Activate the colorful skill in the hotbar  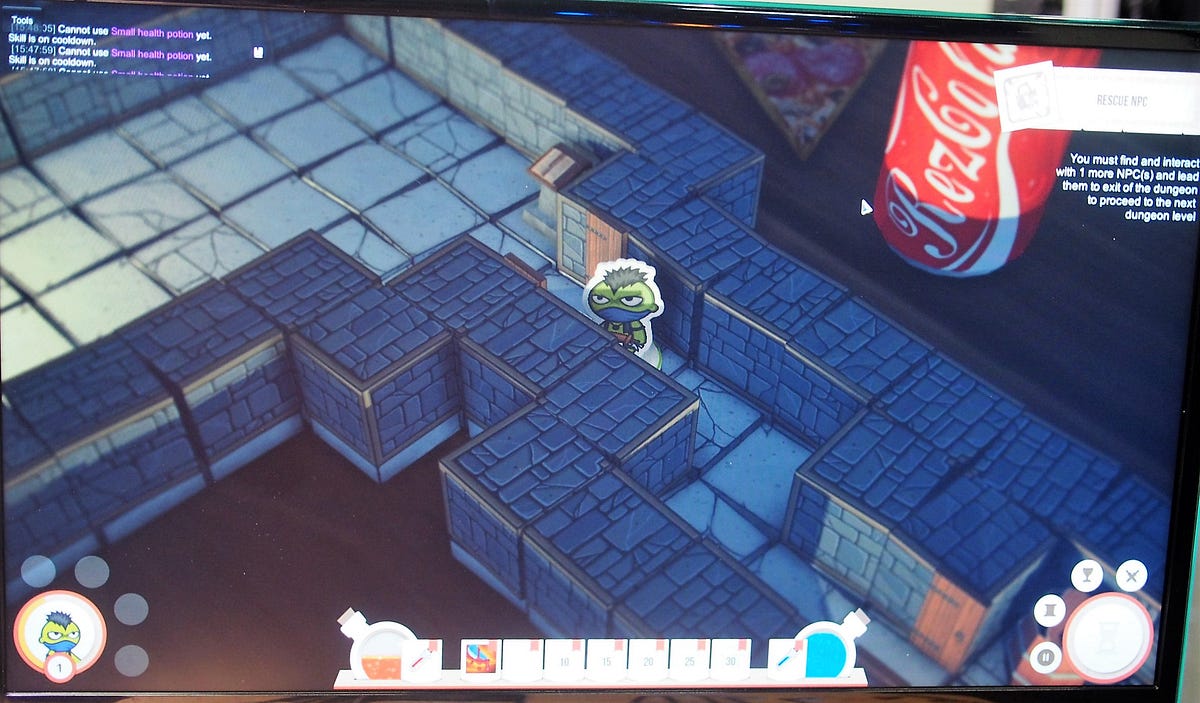click(480, 659)
